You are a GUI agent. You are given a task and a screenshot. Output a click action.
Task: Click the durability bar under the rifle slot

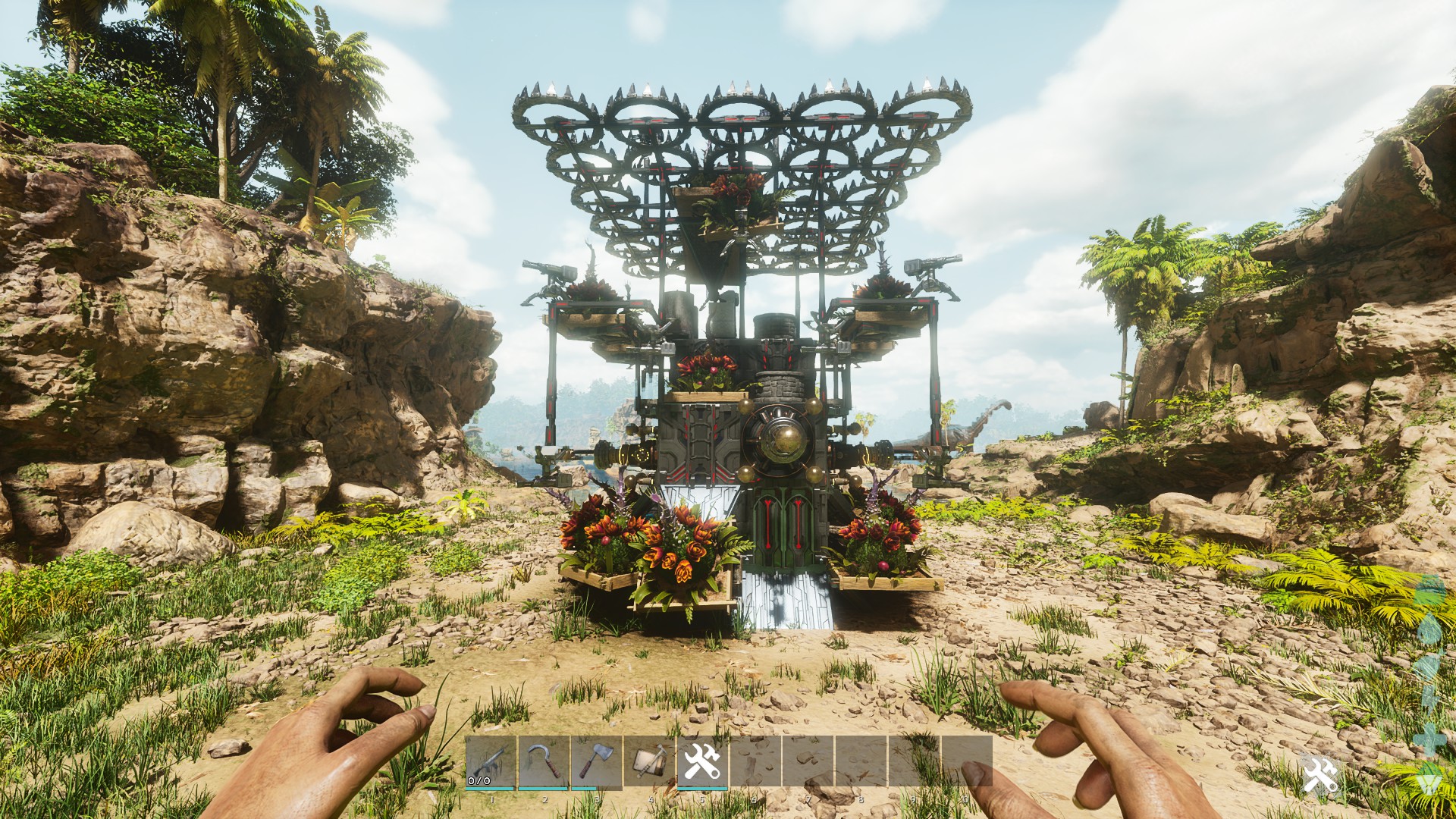(489, 789)
